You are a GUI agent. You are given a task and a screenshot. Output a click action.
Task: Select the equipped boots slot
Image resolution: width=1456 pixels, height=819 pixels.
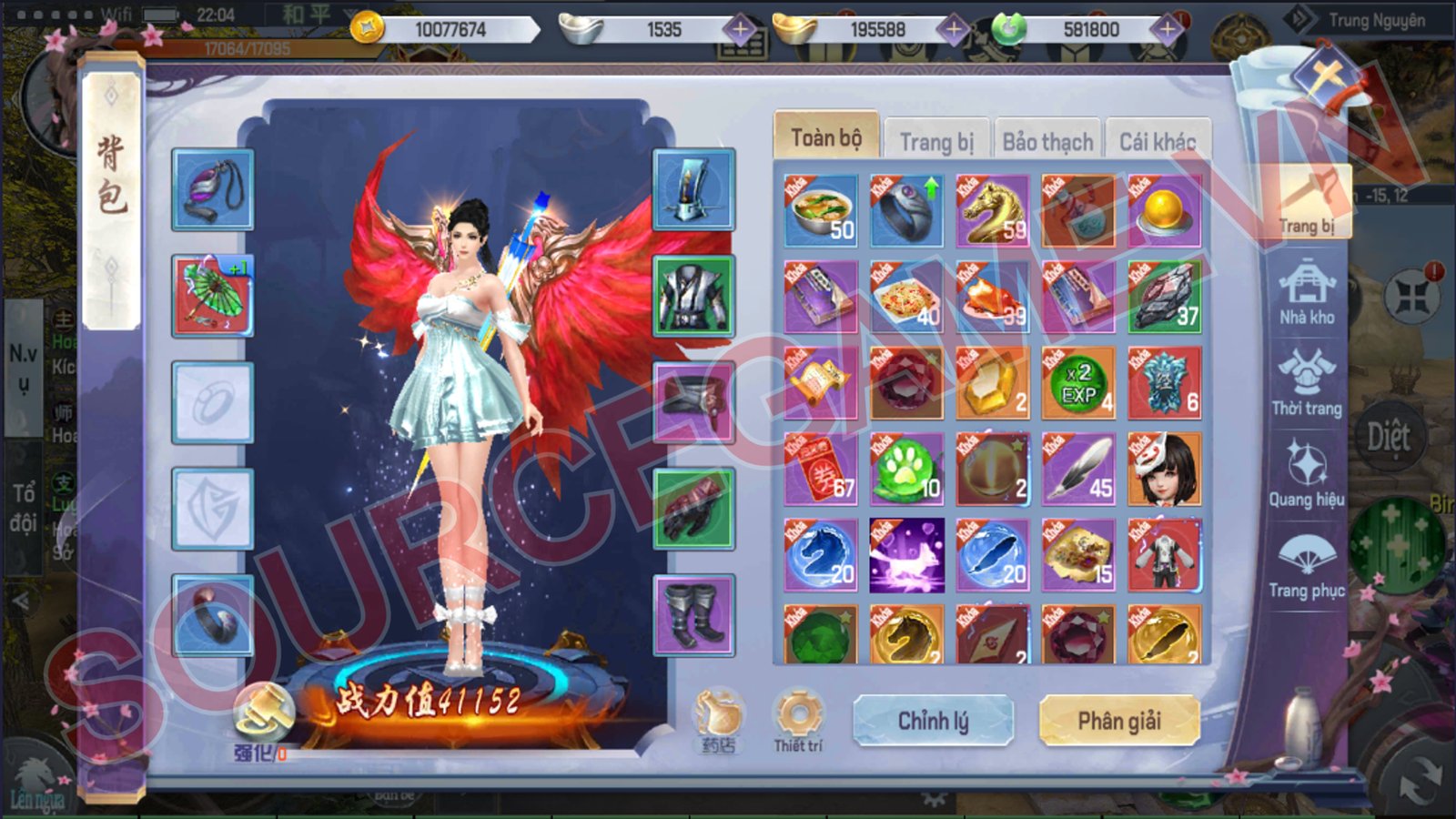[693, 615]
